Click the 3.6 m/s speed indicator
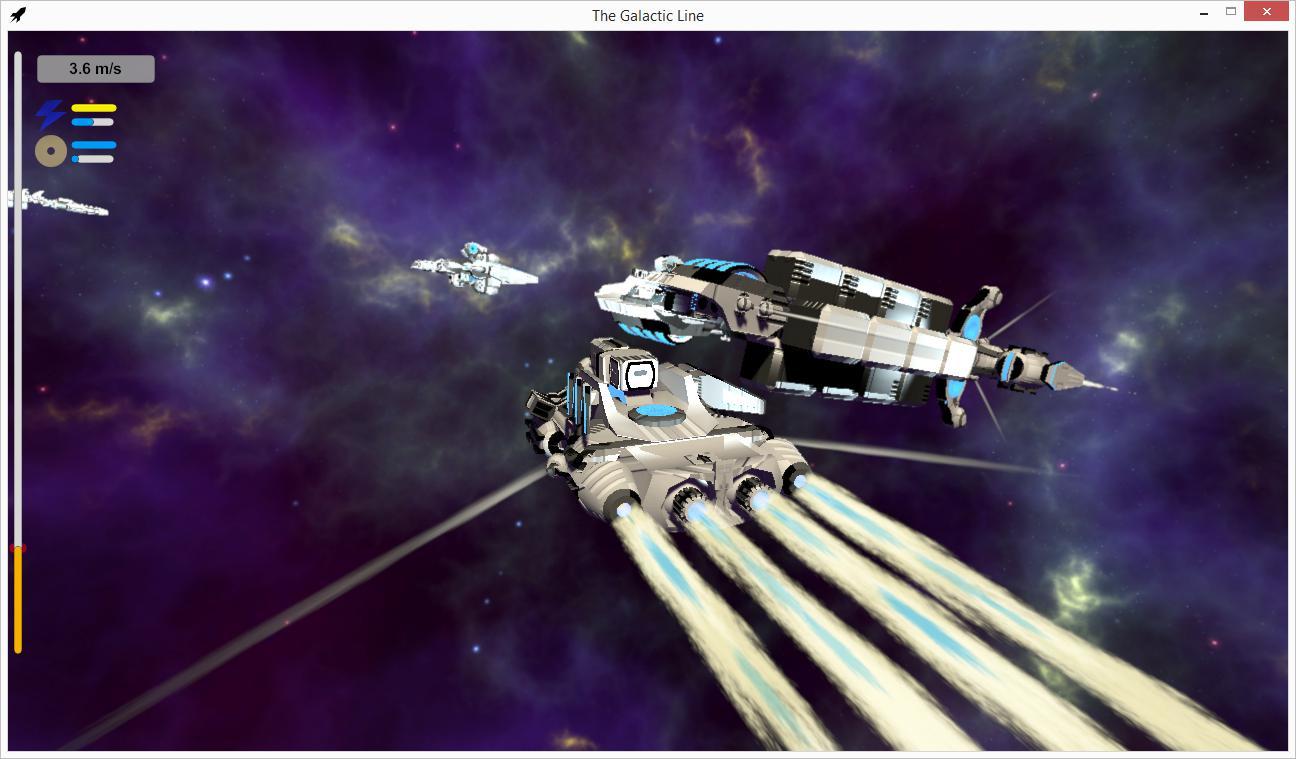The width and height of the screenshot is (1296, 759). tap(94, 68)
